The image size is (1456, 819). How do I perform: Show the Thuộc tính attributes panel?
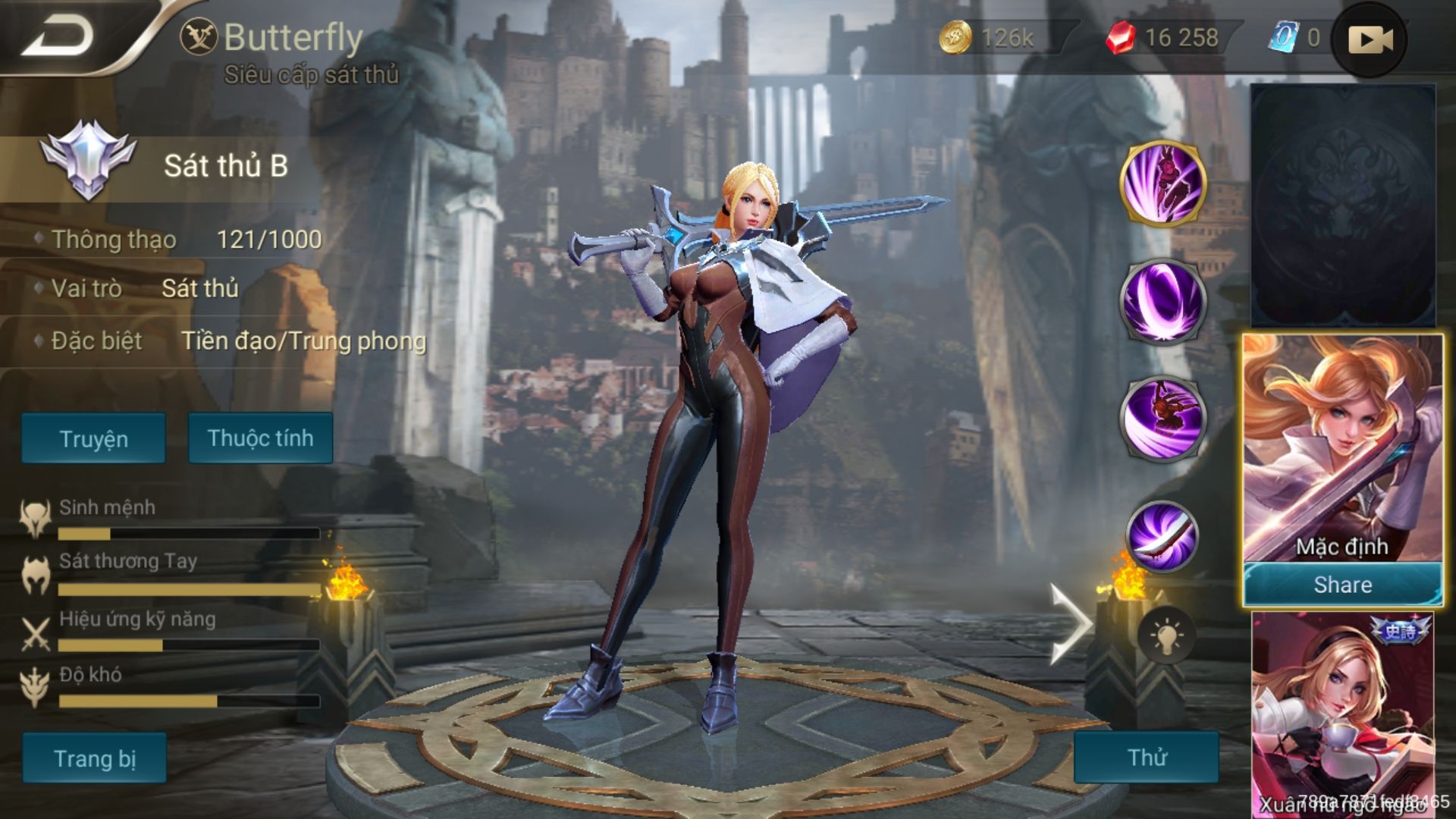(260, 438)
